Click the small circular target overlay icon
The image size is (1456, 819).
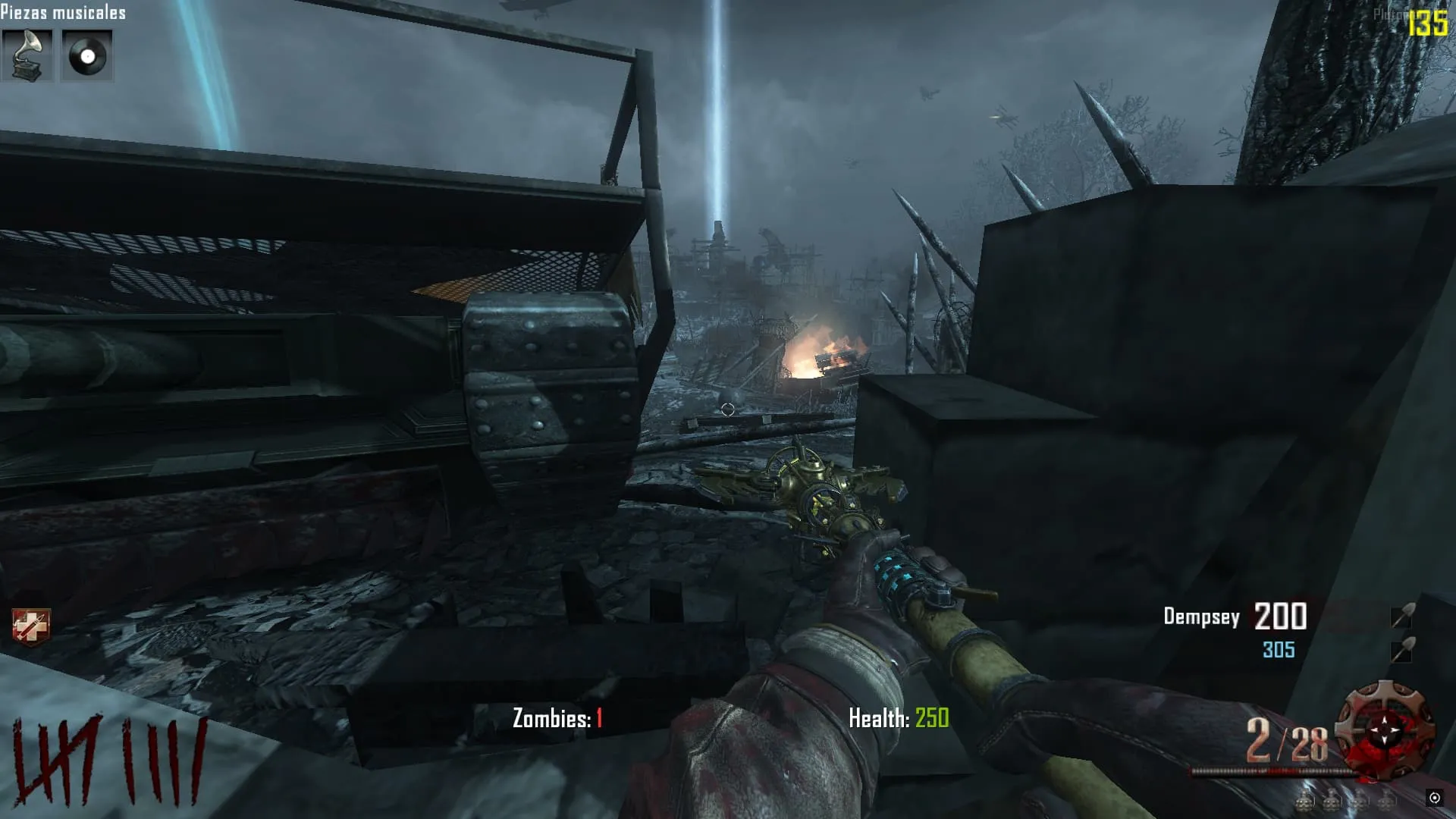pos(1434,798)
